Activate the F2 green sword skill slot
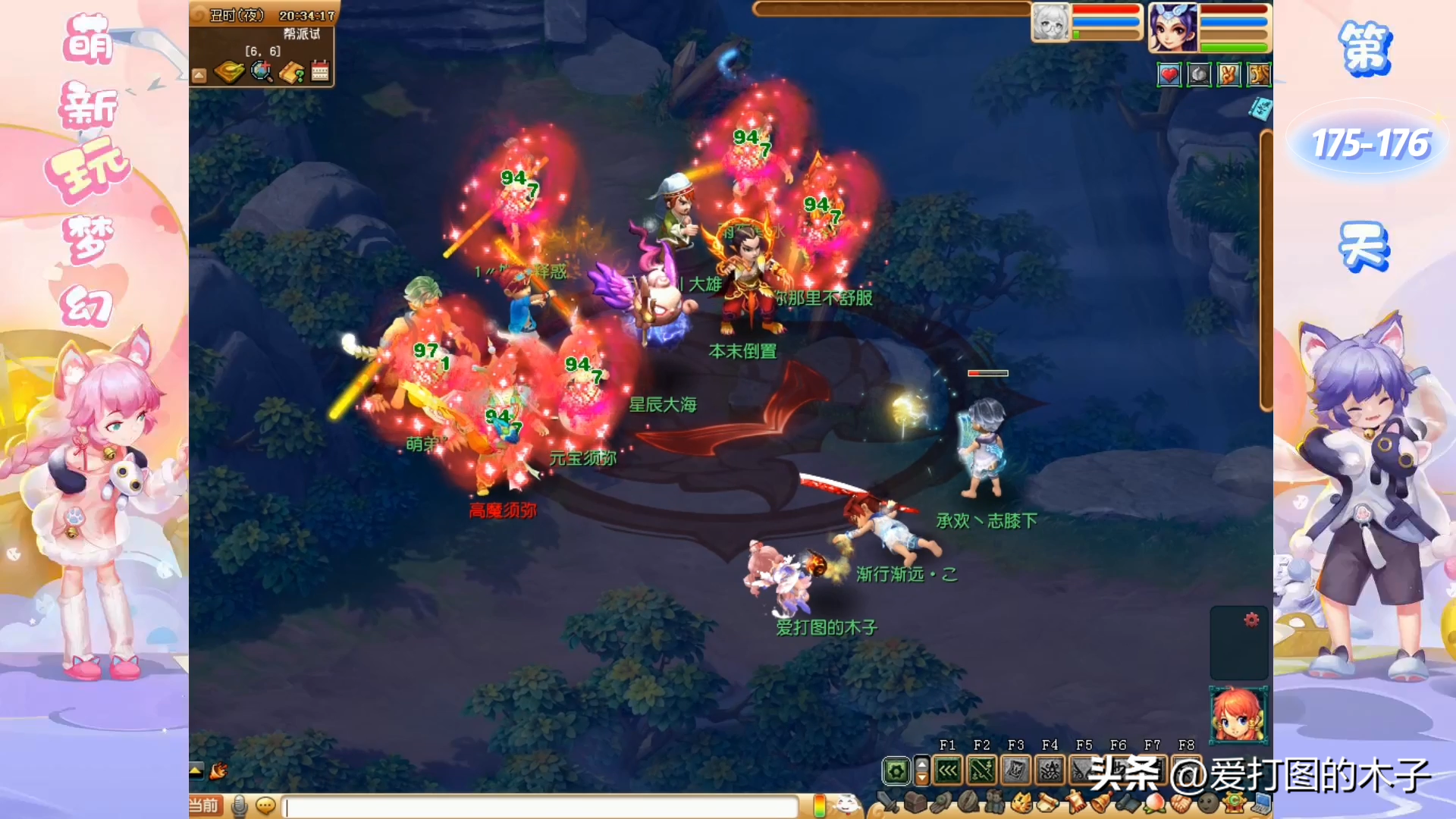The height and width of the screenshot is (819, 1456). (x=981, y=771)
